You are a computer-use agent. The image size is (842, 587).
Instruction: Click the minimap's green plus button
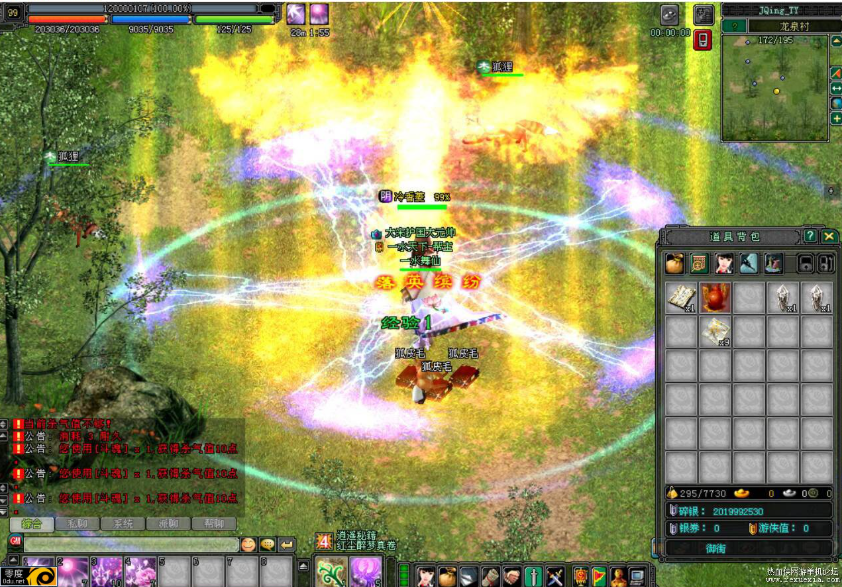[836, 119]
